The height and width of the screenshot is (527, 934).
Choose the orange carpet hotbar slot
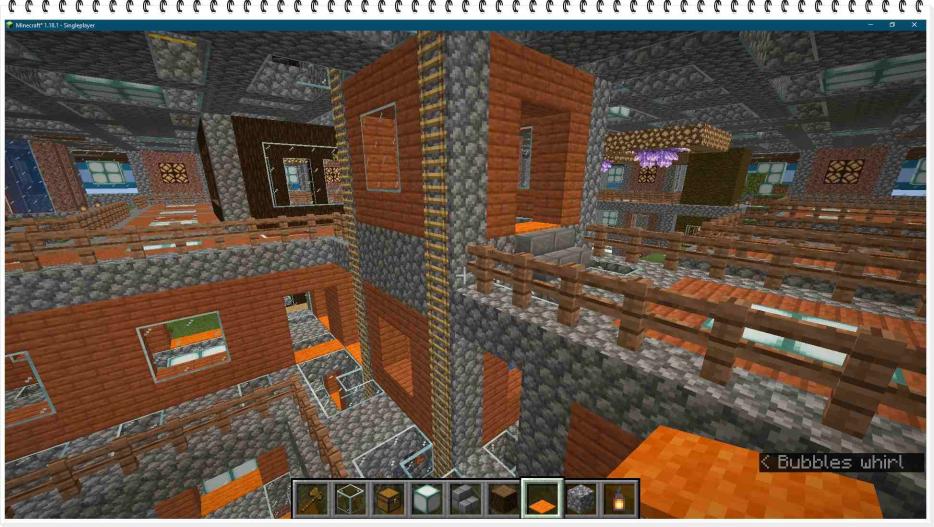pos(542,497)
